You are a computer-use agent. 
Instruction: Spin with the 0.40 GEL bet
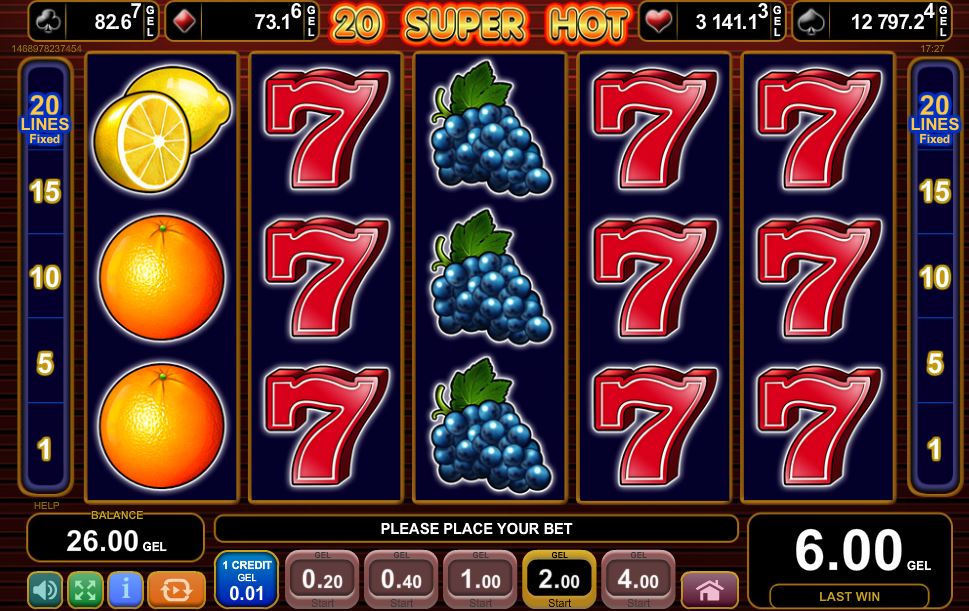click(401, 580)
